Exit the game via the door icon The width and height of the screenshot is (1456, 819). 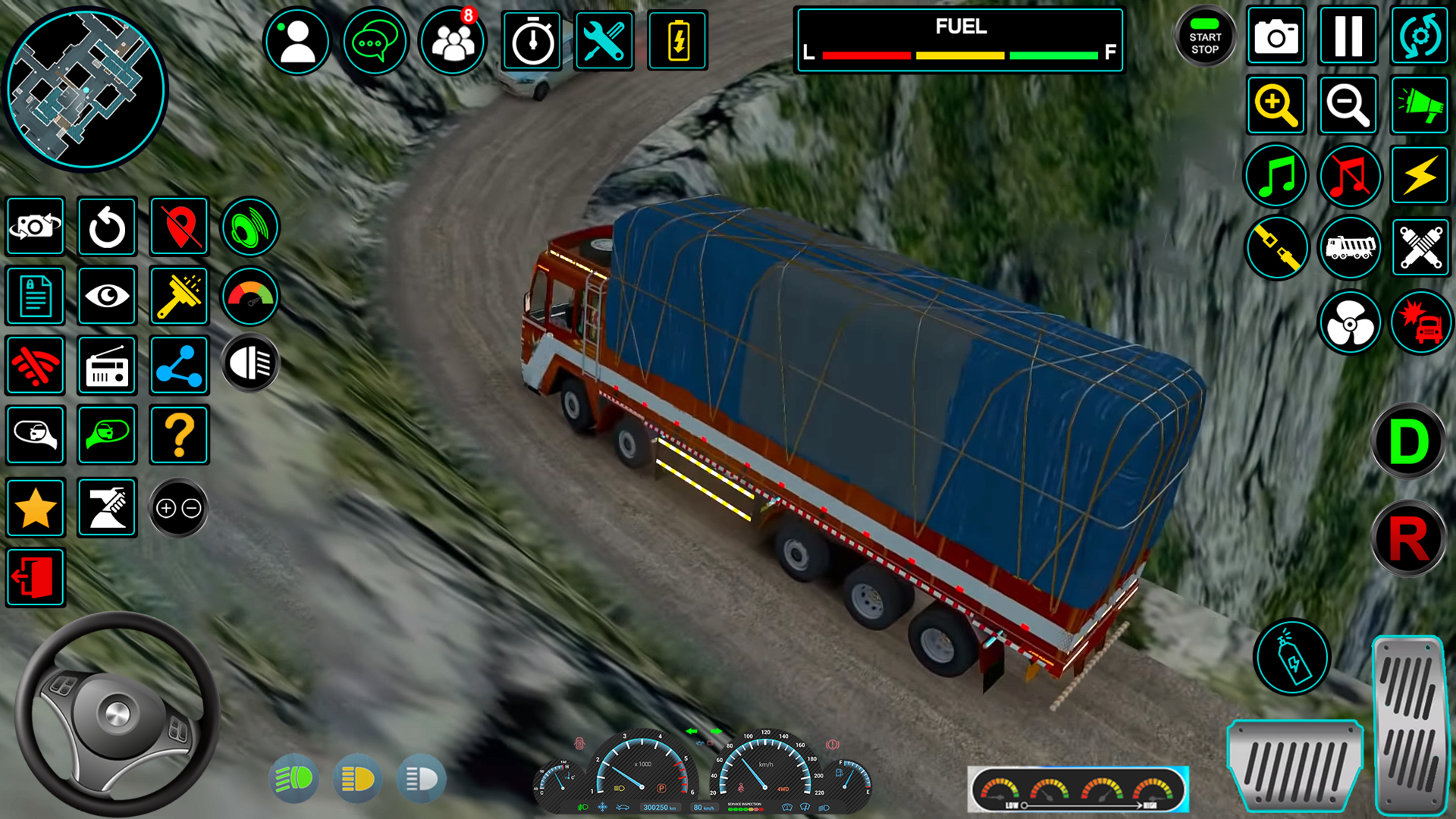[35, 577]
